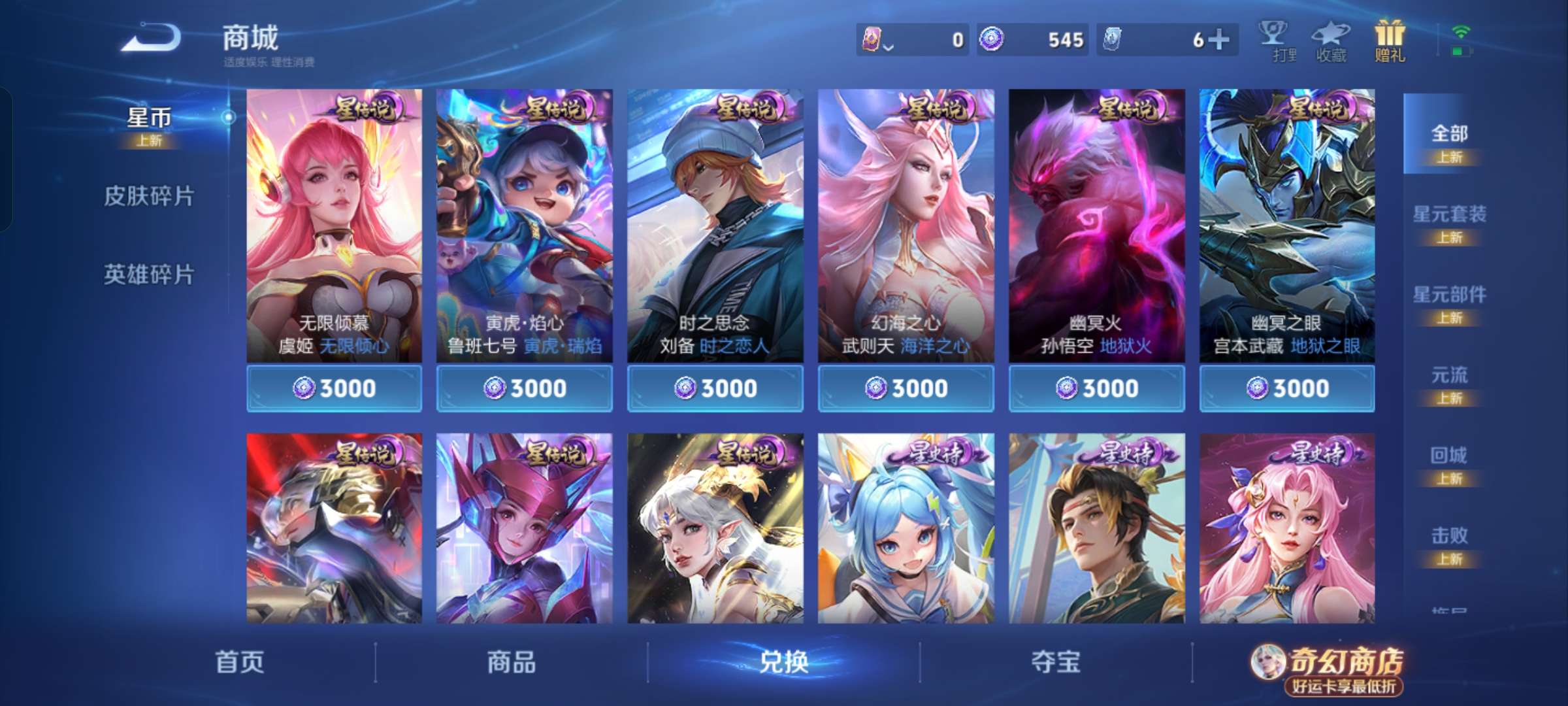Open the 幻海之心 Wu Zetian skin card

pos(906,222)
